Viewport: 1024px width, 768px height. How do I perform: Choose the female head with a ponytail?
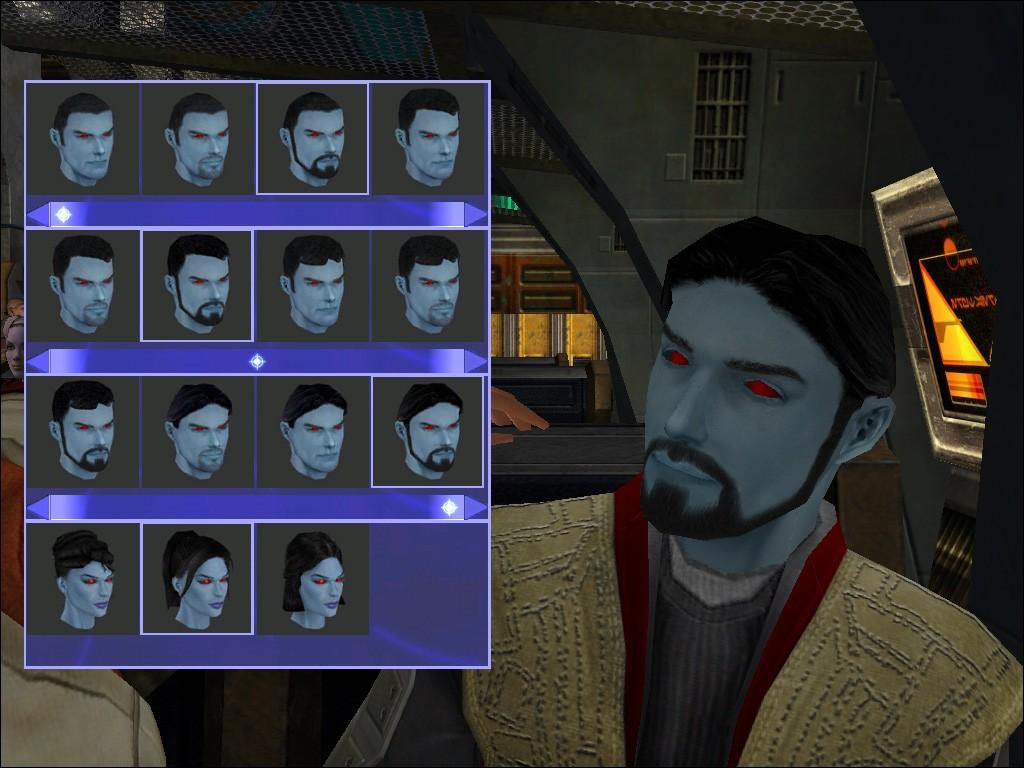pyautogui.click(x=197, y=579)
